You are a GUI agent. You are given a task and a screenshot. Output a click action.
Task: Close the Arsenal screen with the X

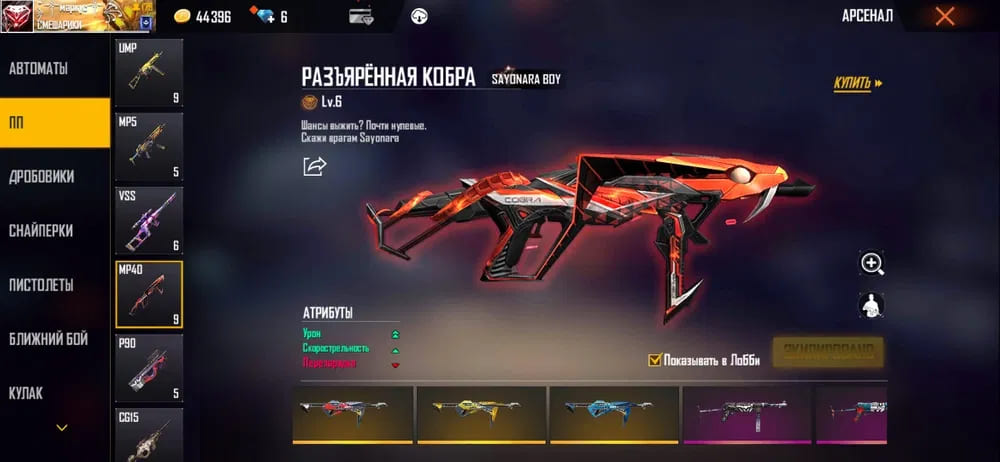(x=944, y=16)
